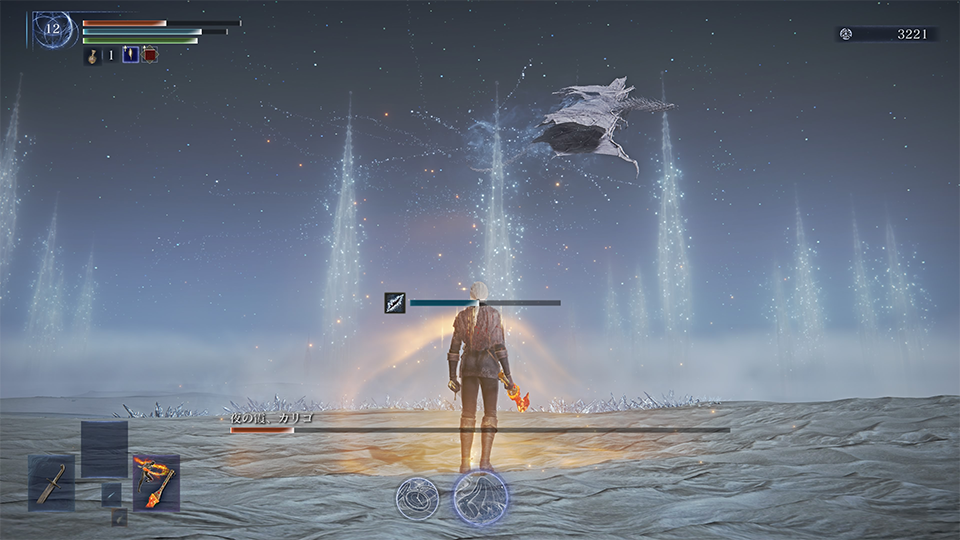This screenshot has height=540, width=960.
Task: Inspect the blue feather buff icon
Action: pyautogui.click(x=130, y=55)
